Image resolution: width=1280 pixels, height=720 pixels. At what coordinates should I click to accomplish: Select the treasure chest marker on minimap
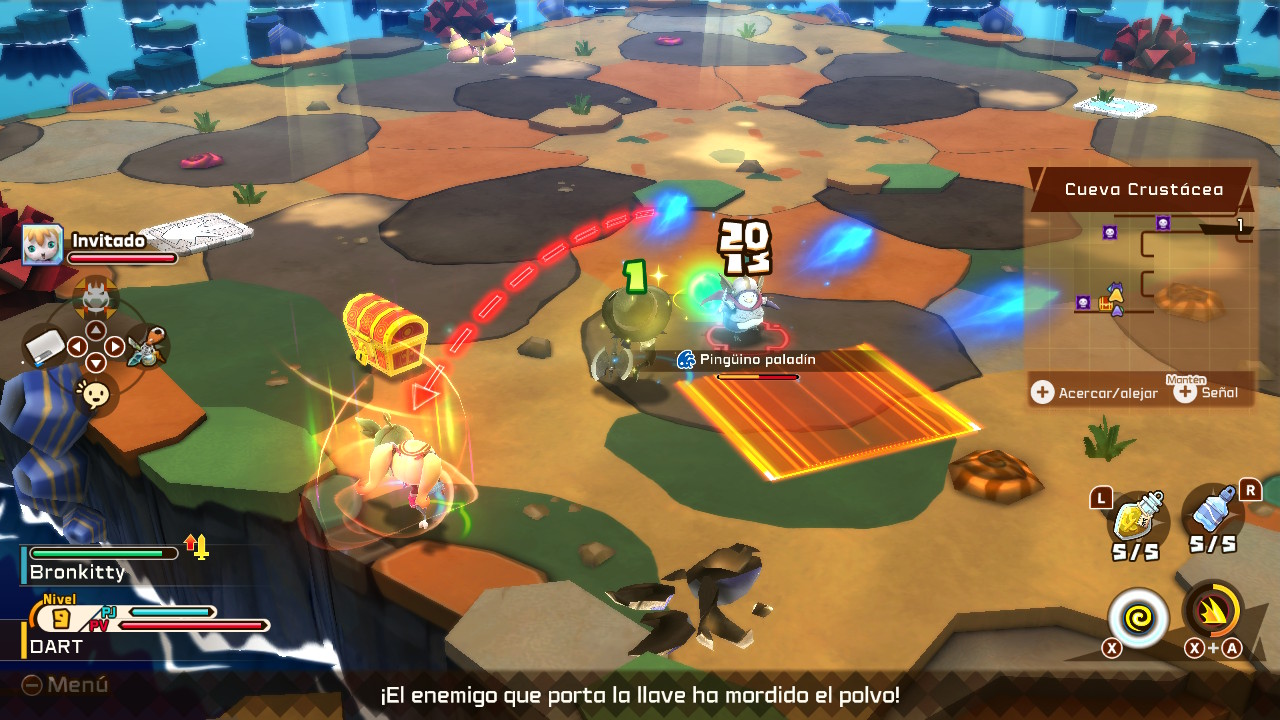click(x=1107, y=303)
